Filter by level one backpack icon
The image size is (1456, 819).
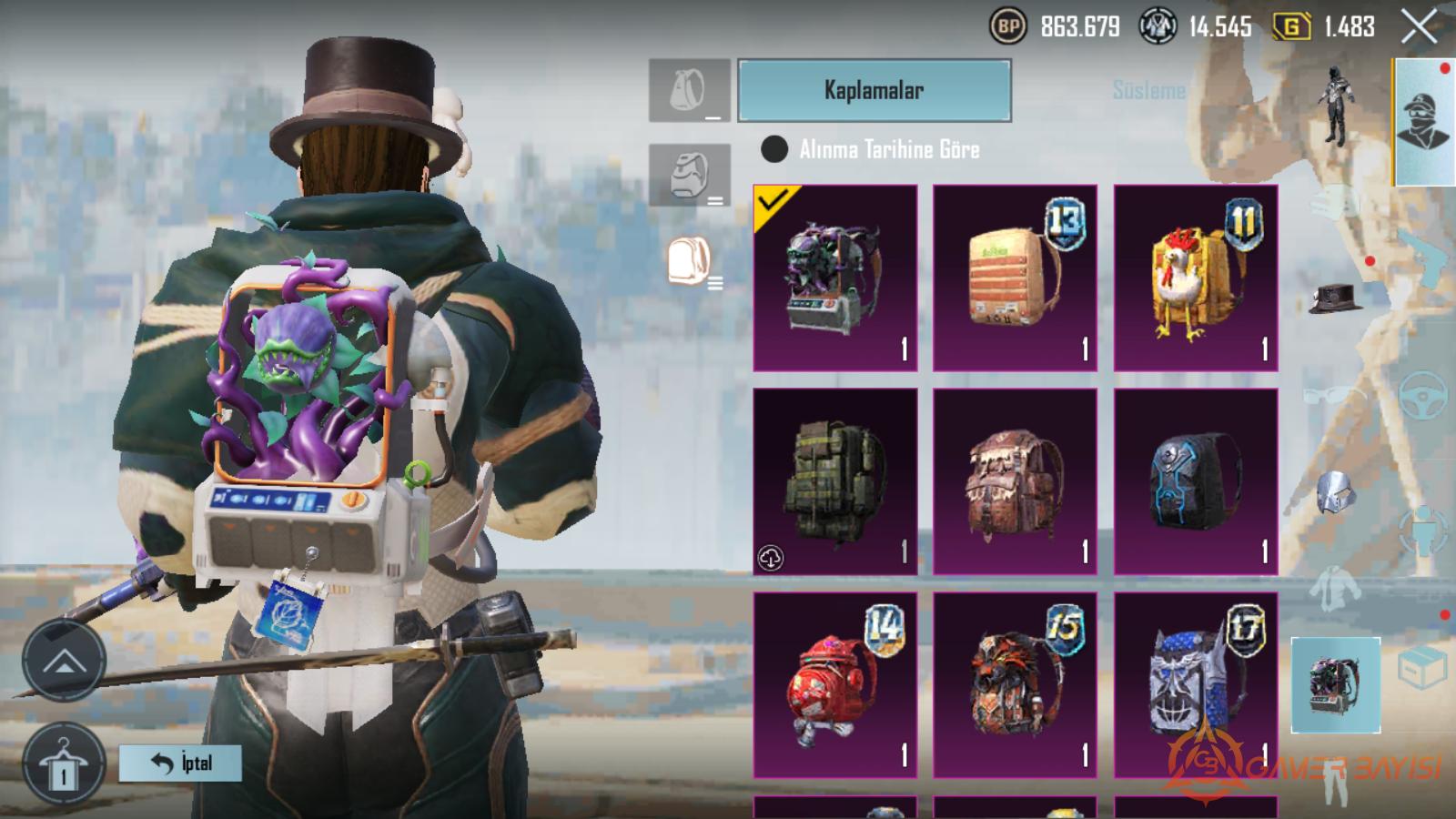(x=689, y=91)
